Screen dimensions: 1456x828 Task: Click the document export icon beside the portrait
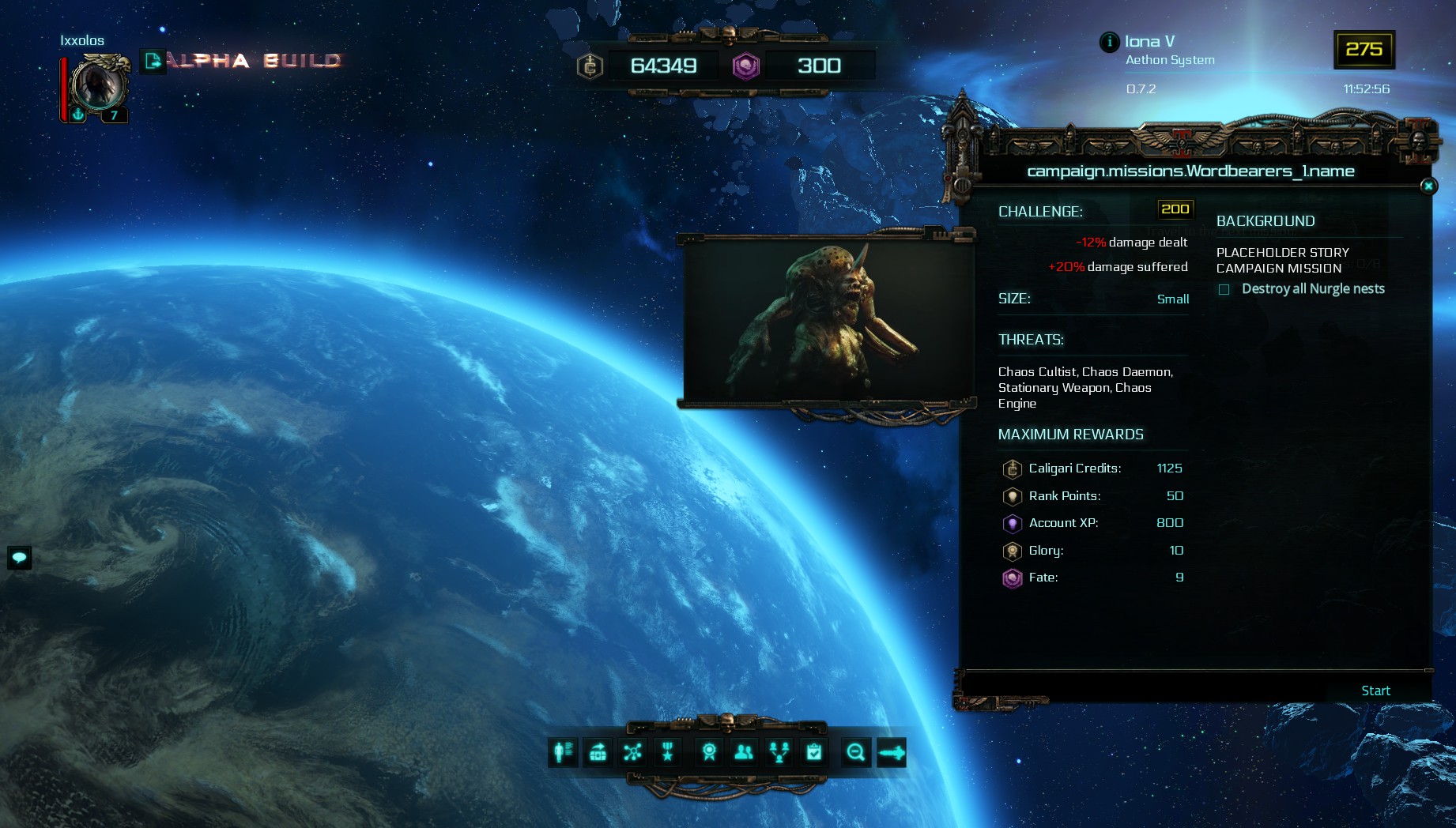[x=153, y=61]
